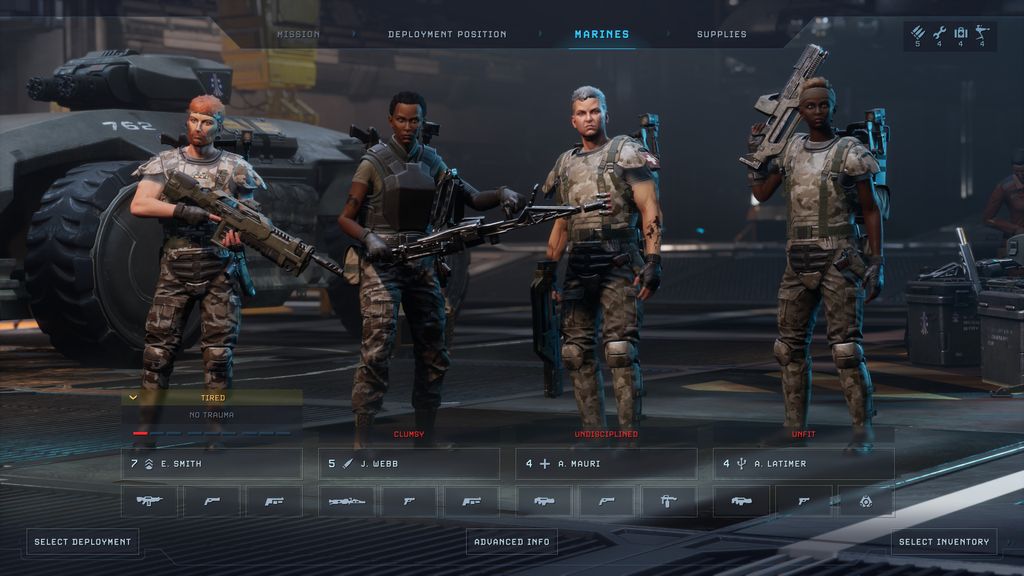
Task: Select marine E. Smith's name plate
Action: pos(212,464)
